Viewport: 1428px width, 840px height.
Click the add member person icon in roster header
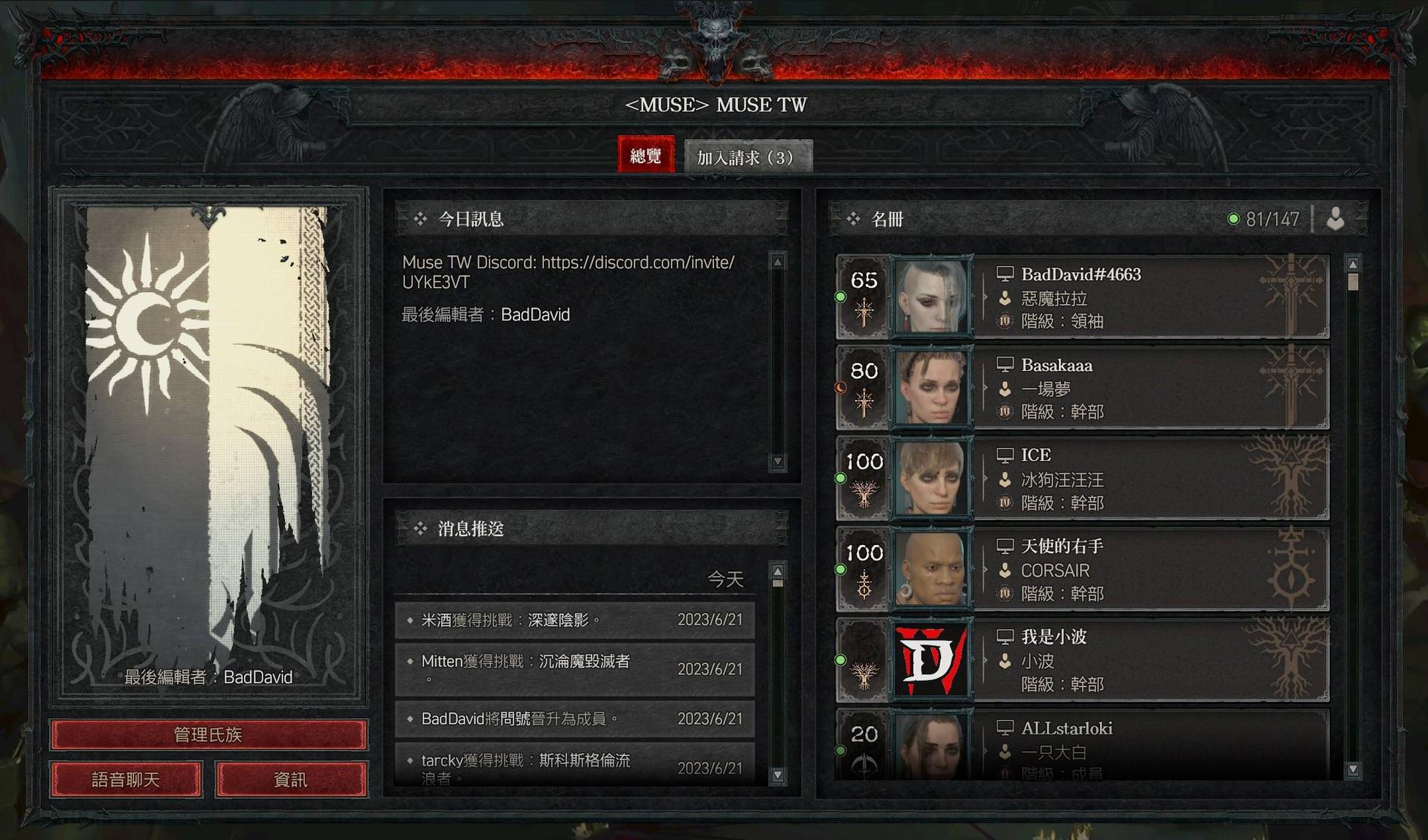(1337, 219)
